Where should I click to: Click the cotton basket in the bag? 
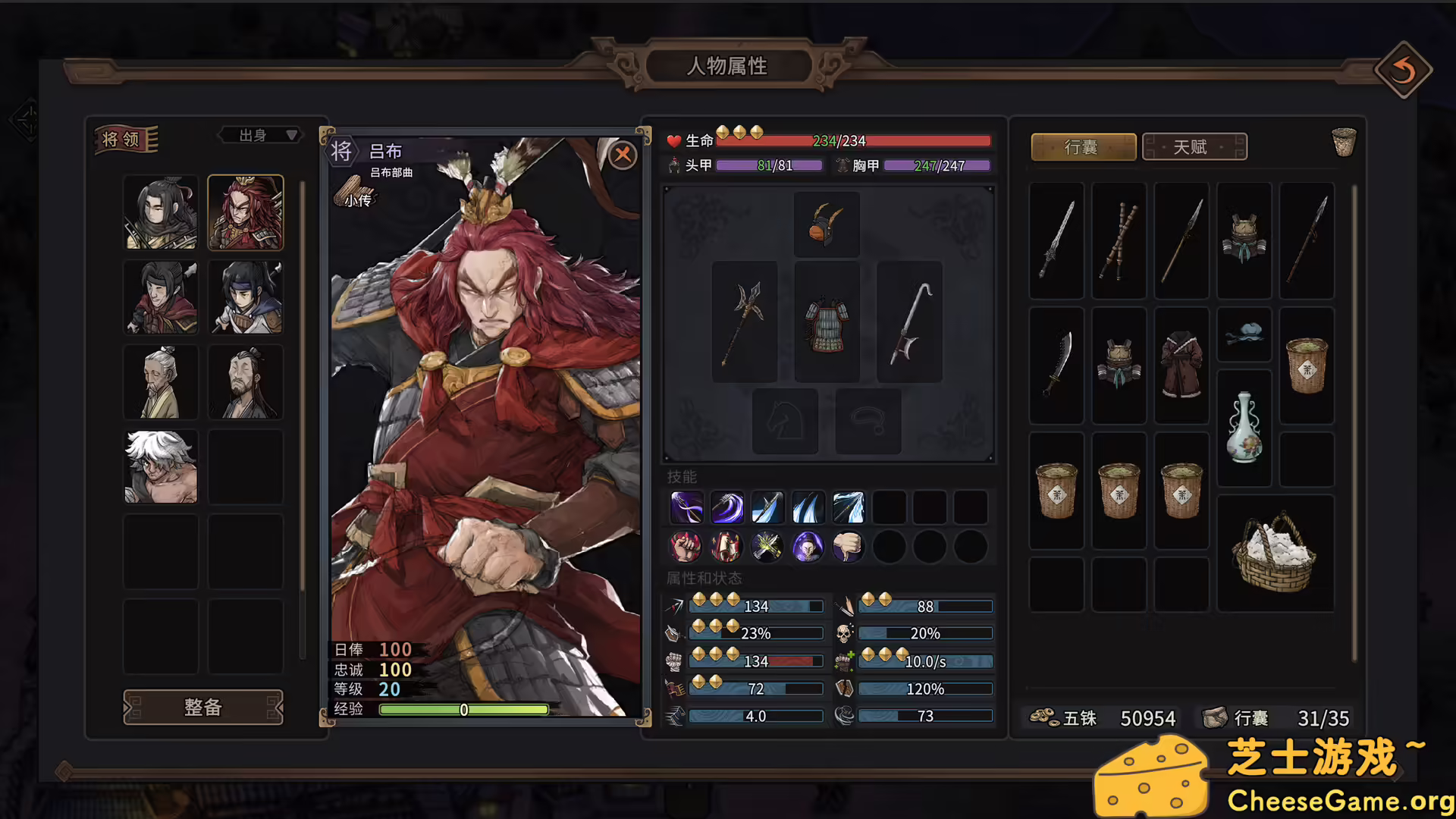(1276, 554)
